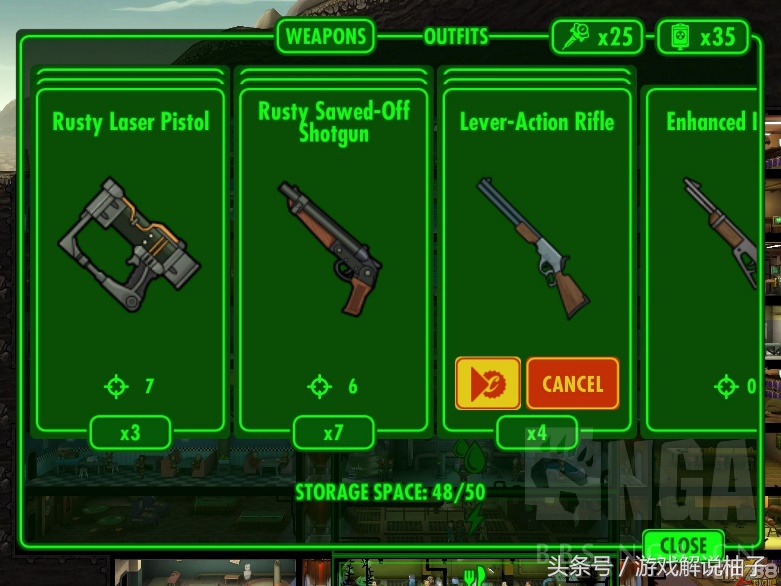Tap the Stimpak x25 counter
The height and width of the screenshot is (586, 781).
[x=598, y=37]
